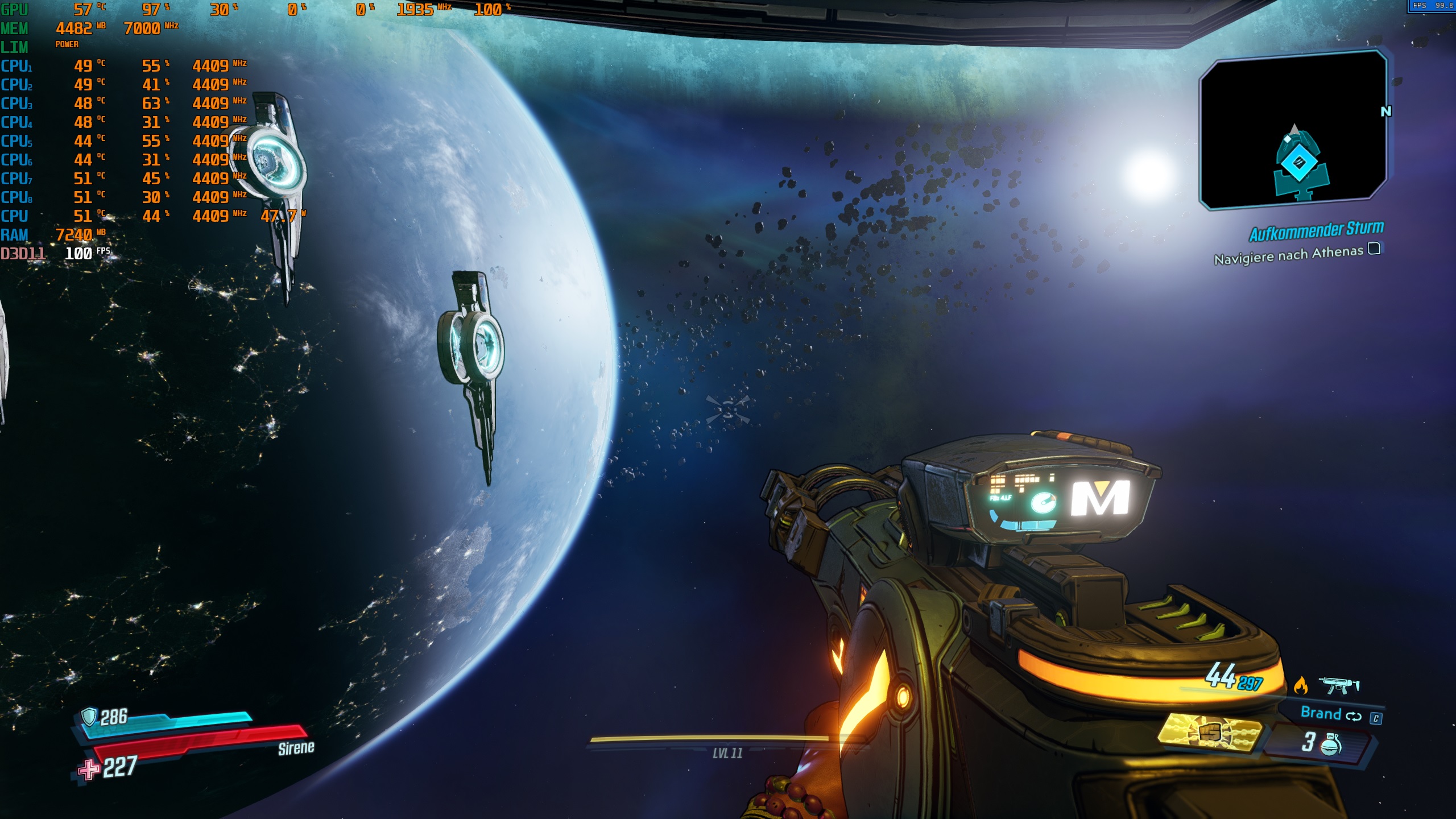The width and height of the screenshot is (1456, 819).
Task: Click the equipped submachine gun icon
Action: coord(1339,685)
